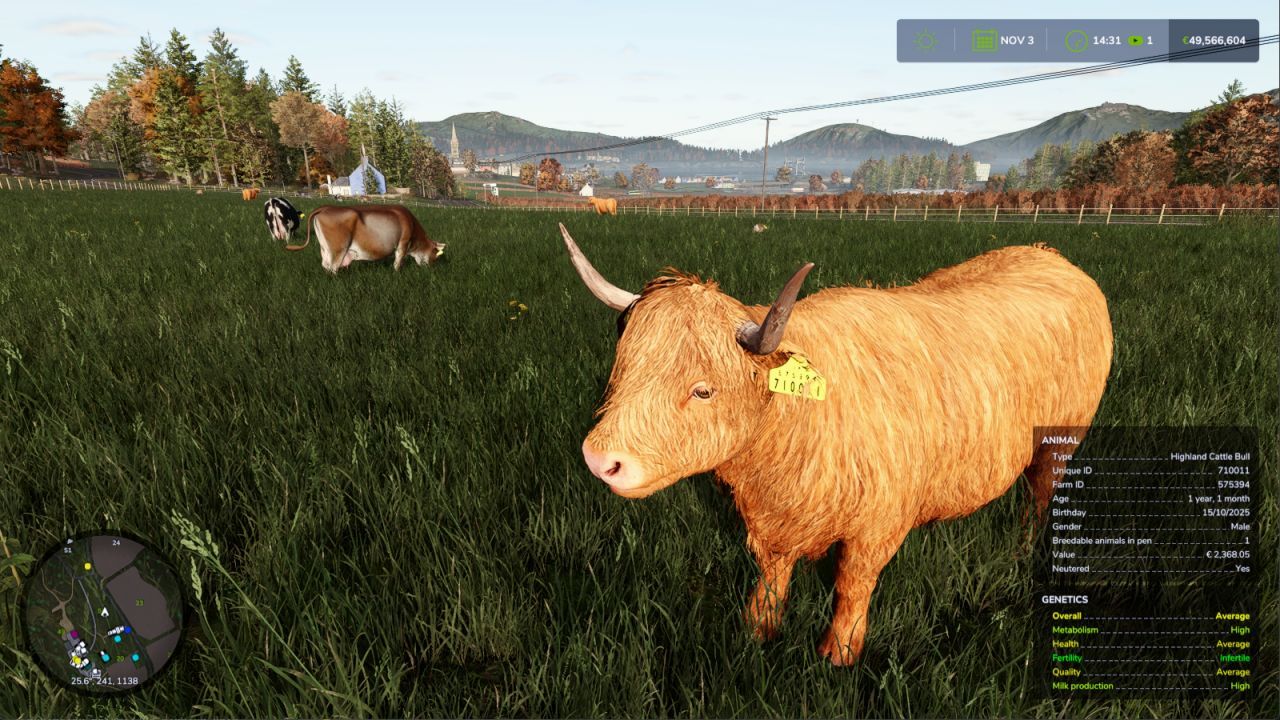The height and width of the screenshot is (720, 1280).
Task: Select a cyan animal pen icon on the minimap
Action: [118, 639]
